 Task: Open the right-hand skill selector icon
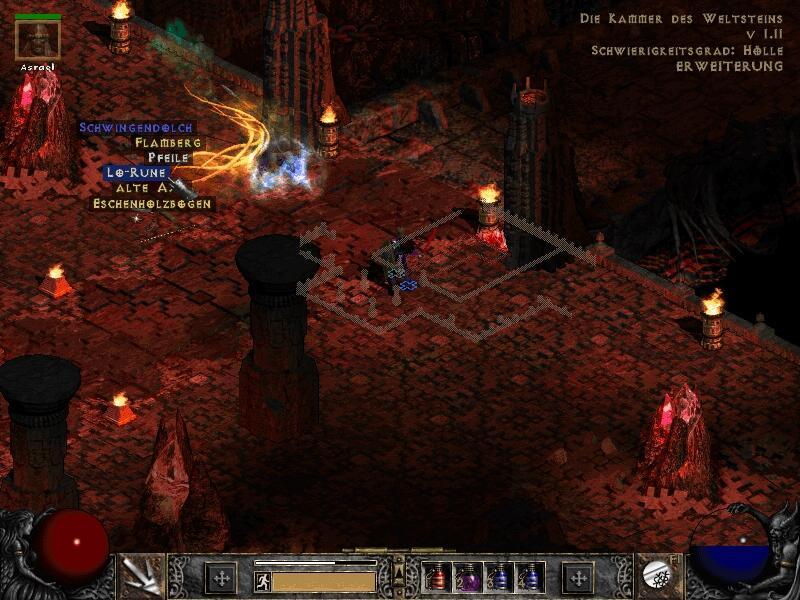coord(659,574)
